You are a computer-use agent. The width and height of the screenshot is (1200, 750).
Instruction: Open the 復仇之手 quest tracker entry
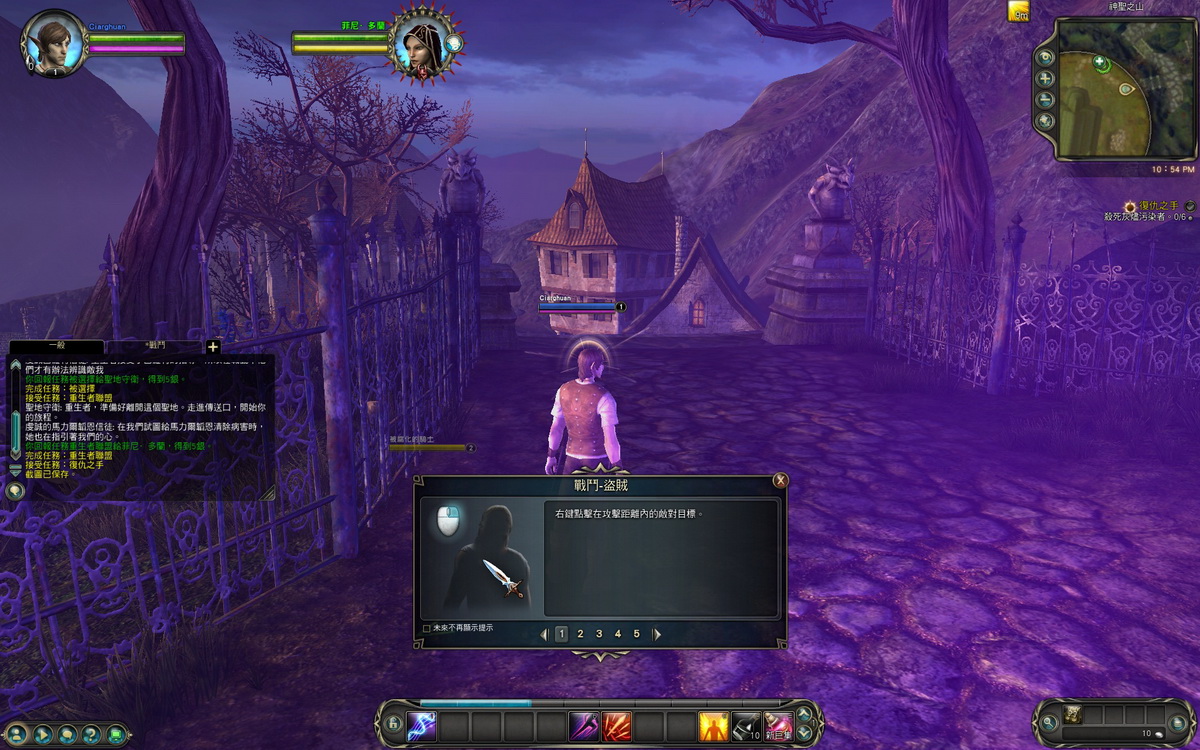1158,205
